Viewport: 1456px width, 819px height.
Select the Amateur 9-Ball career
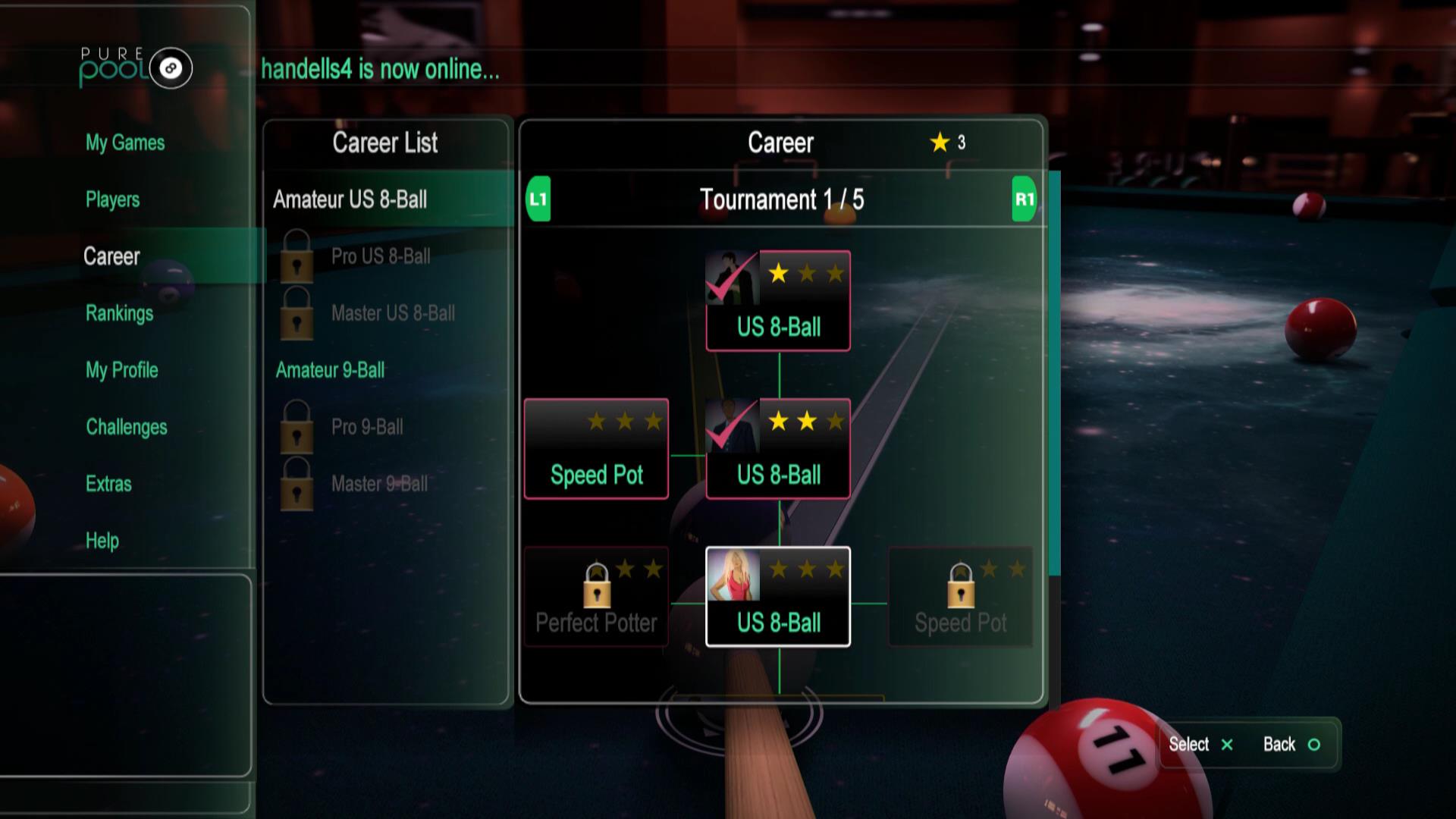pos(330,370)
